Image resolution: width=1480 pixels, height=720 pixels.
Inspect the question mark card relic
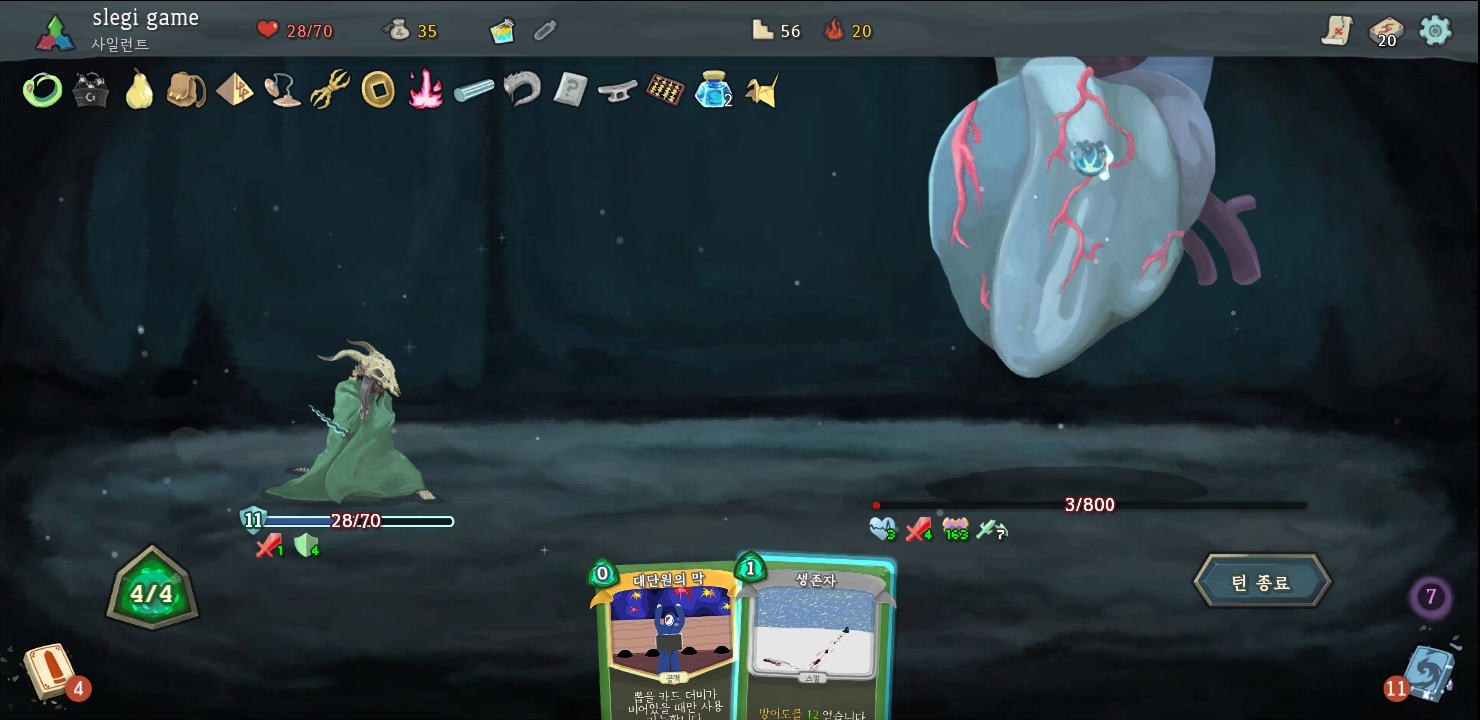[x=570, y=91]
